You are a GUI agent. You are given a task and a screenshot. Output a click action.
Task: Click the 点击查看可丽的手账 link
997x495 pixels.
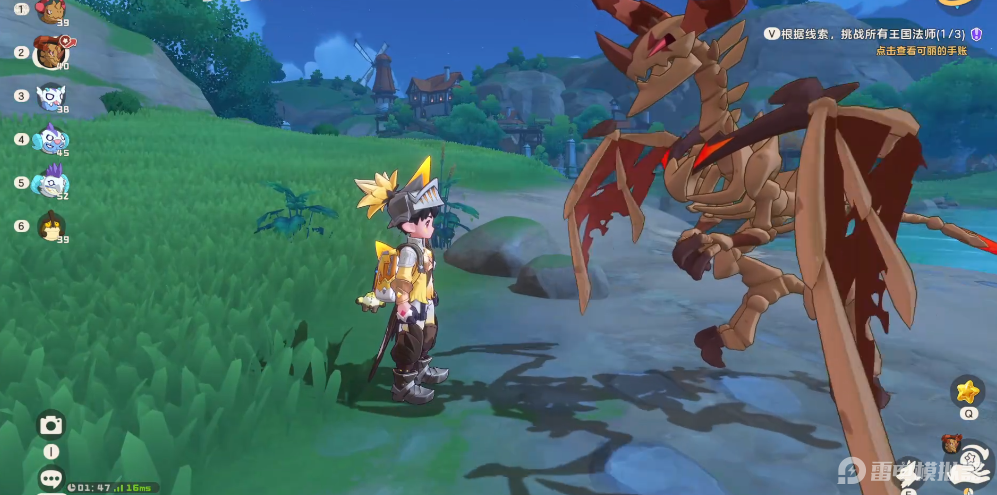(x=921, y=50)
